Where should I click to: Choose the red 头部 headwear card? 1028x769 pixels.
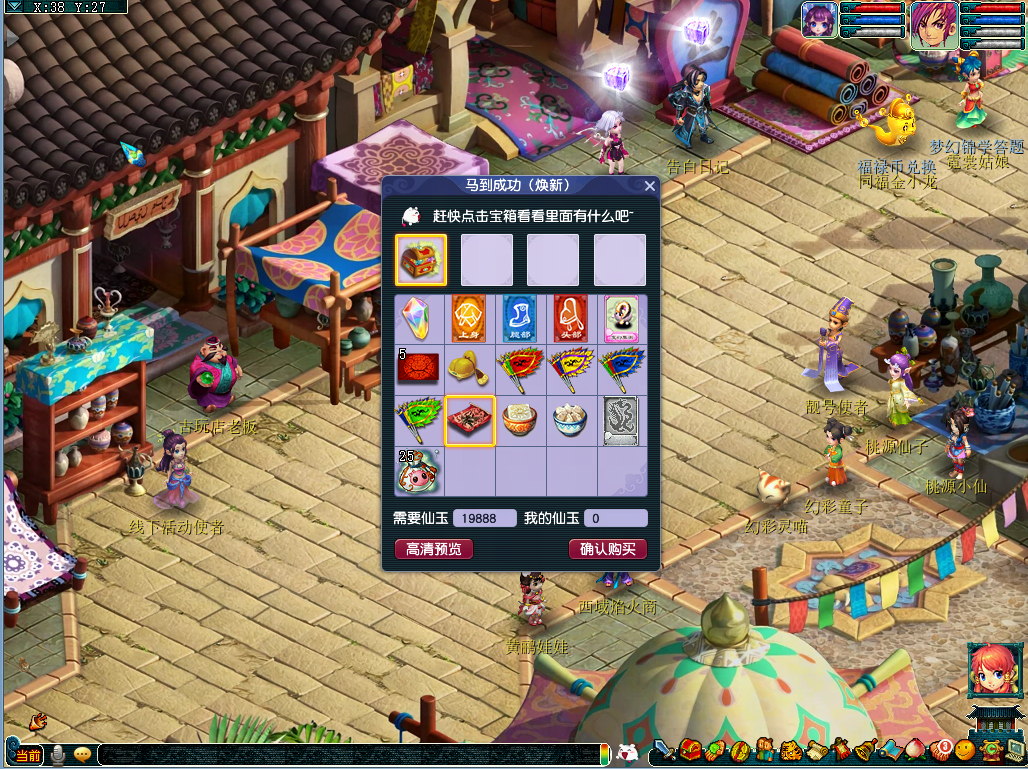[571, 319]
